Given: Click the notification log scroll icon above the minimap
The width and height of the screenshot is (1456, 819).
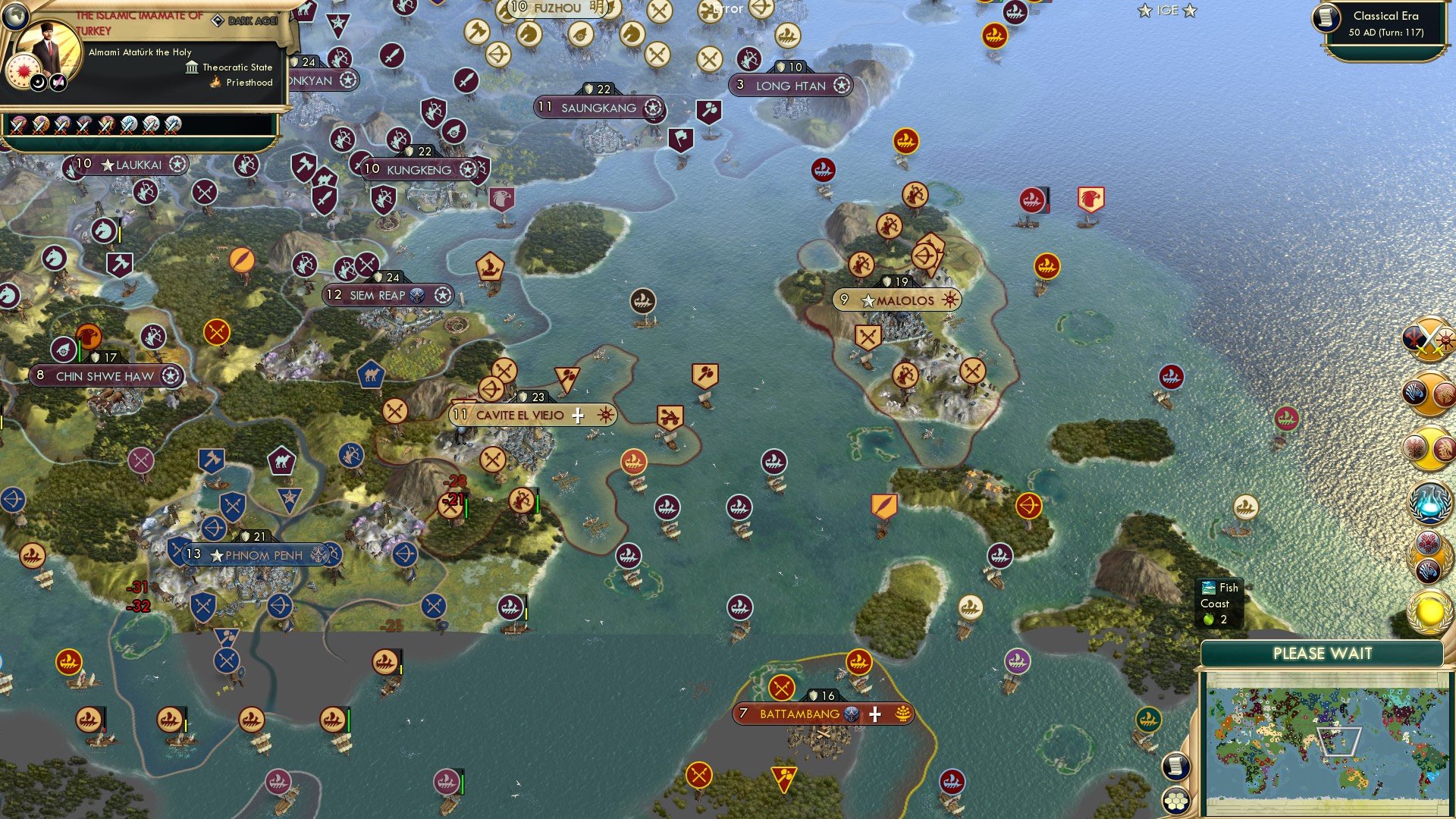Looking at the screenshot, I should point(1176,765).
